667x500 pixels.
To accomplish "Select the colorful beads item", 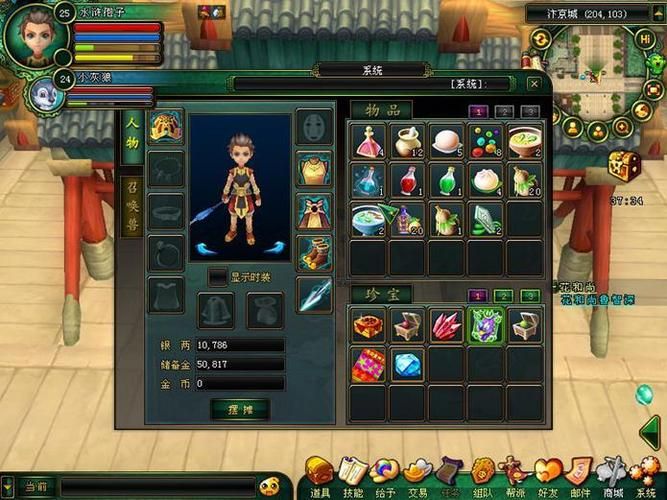I will (x=485, y=142).
